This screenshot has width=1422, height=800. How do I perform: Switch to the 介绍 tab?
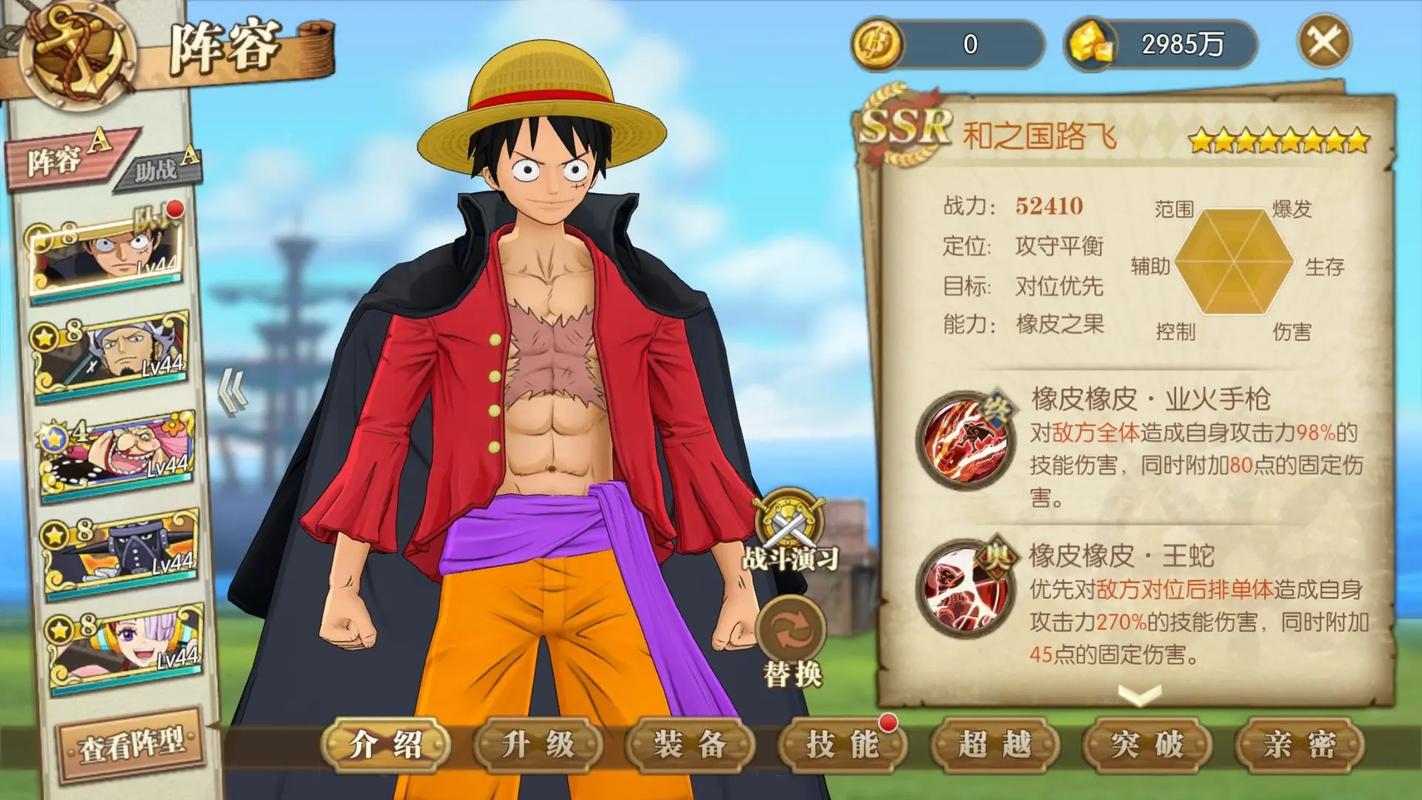(x=385, y=745)
